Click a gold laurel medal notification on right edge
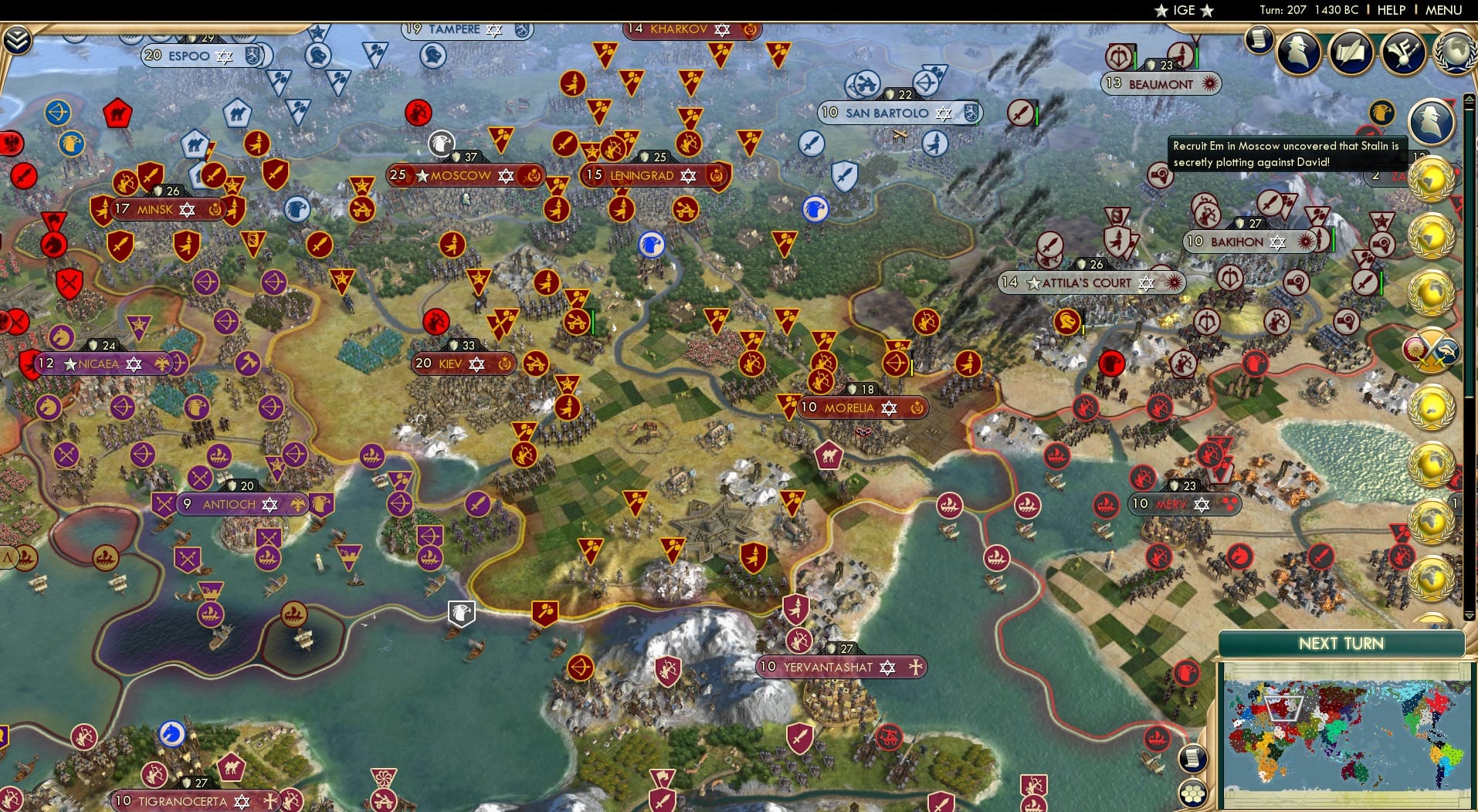This screenshot has height=812, width=1478. [x=1431, y=179]
